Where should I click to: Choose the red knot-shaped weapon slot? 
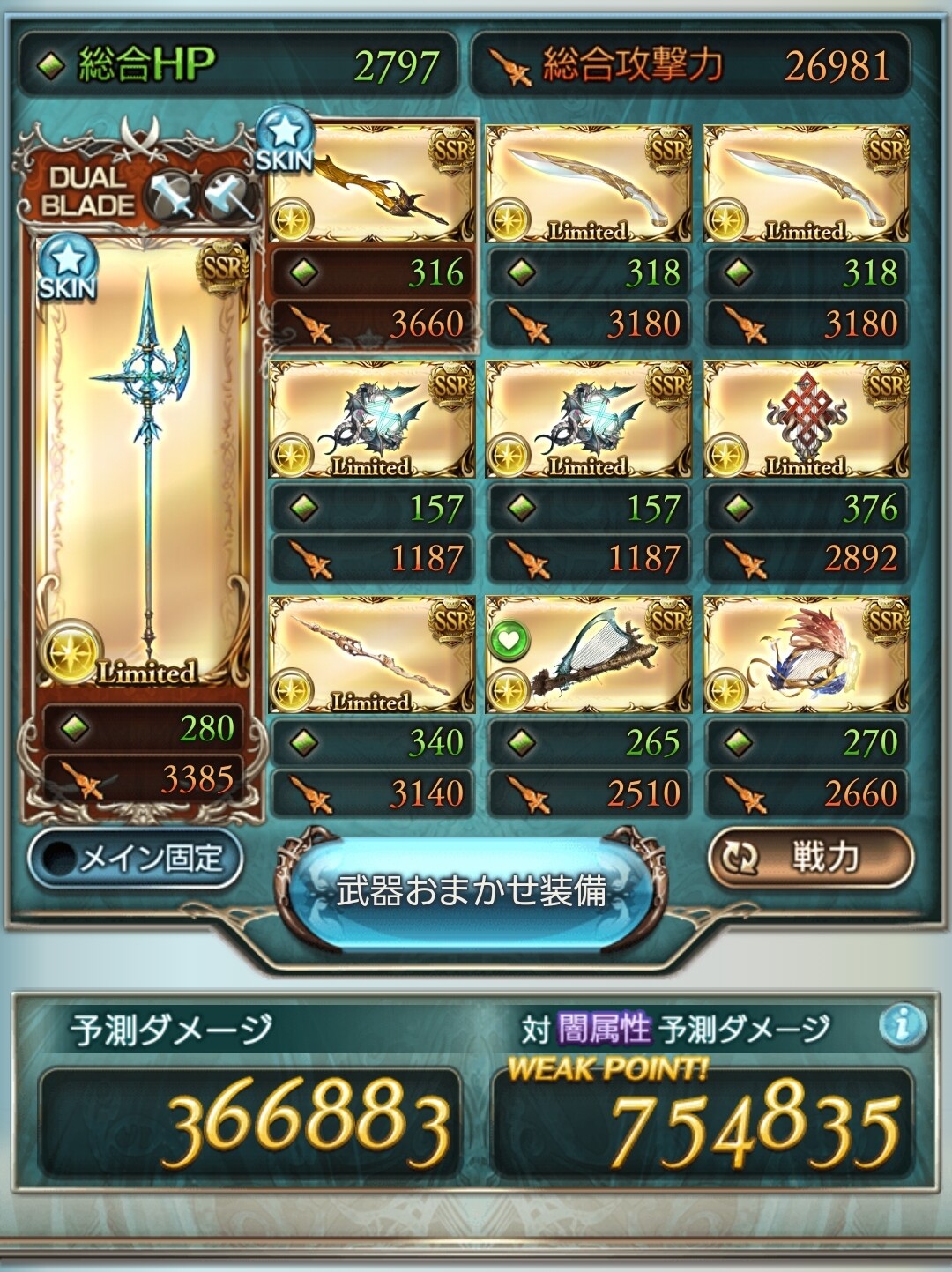click(806, 419)
